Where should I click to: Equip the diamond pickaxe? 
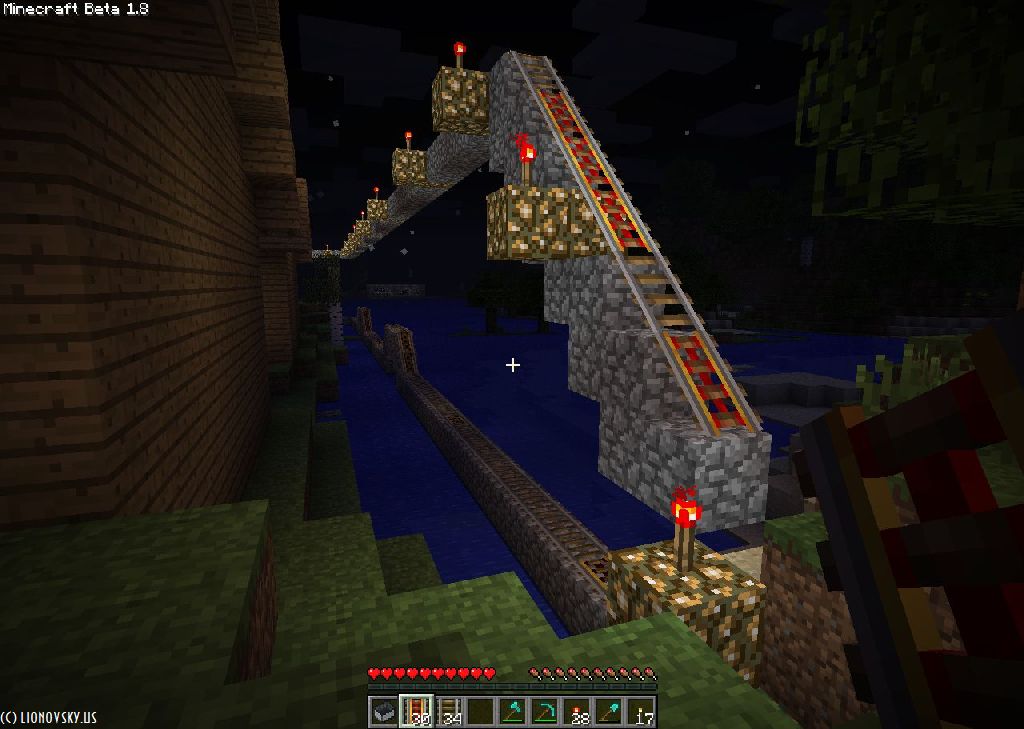545,712
